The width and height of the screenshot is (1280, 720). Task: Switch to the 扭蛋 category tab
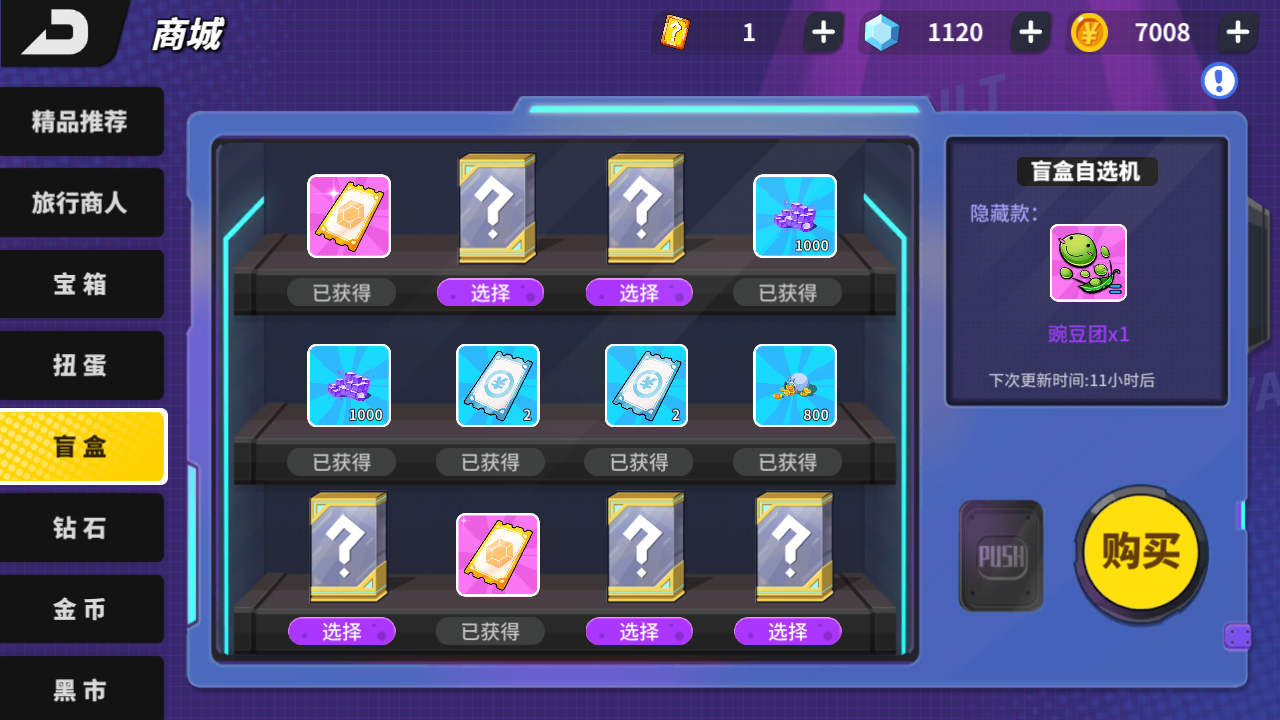click(82, 366)
